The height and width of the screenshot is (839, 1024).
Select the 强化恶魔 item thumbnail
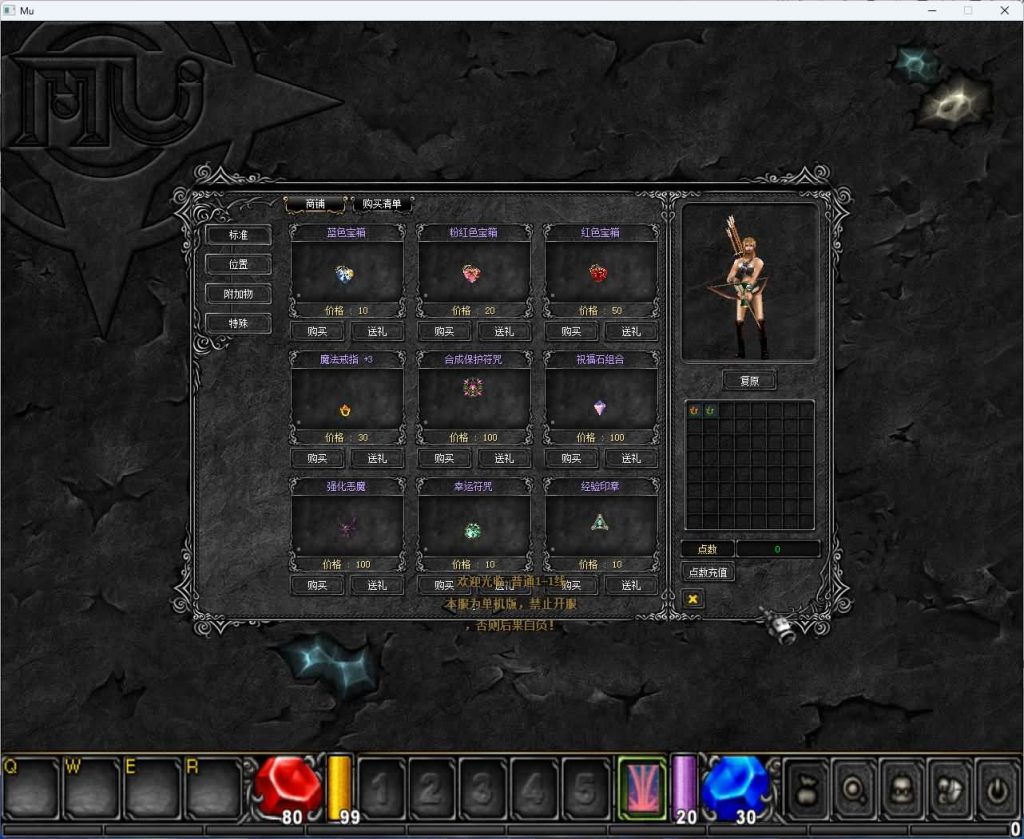point(347,526)
